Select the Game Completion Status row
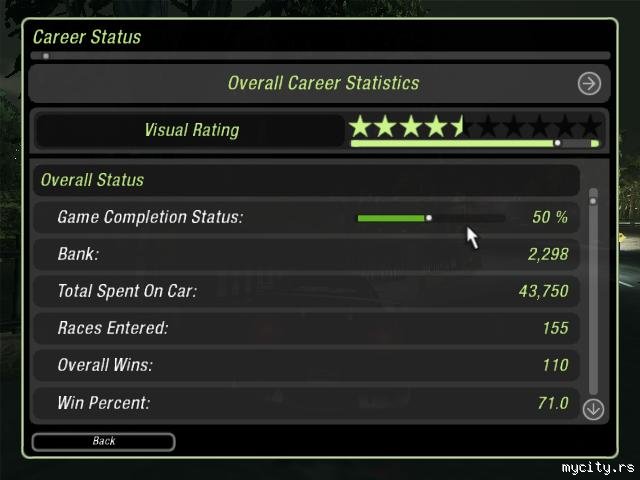The image size is (640, 480). pyautogui.click(x=305, y=217)
